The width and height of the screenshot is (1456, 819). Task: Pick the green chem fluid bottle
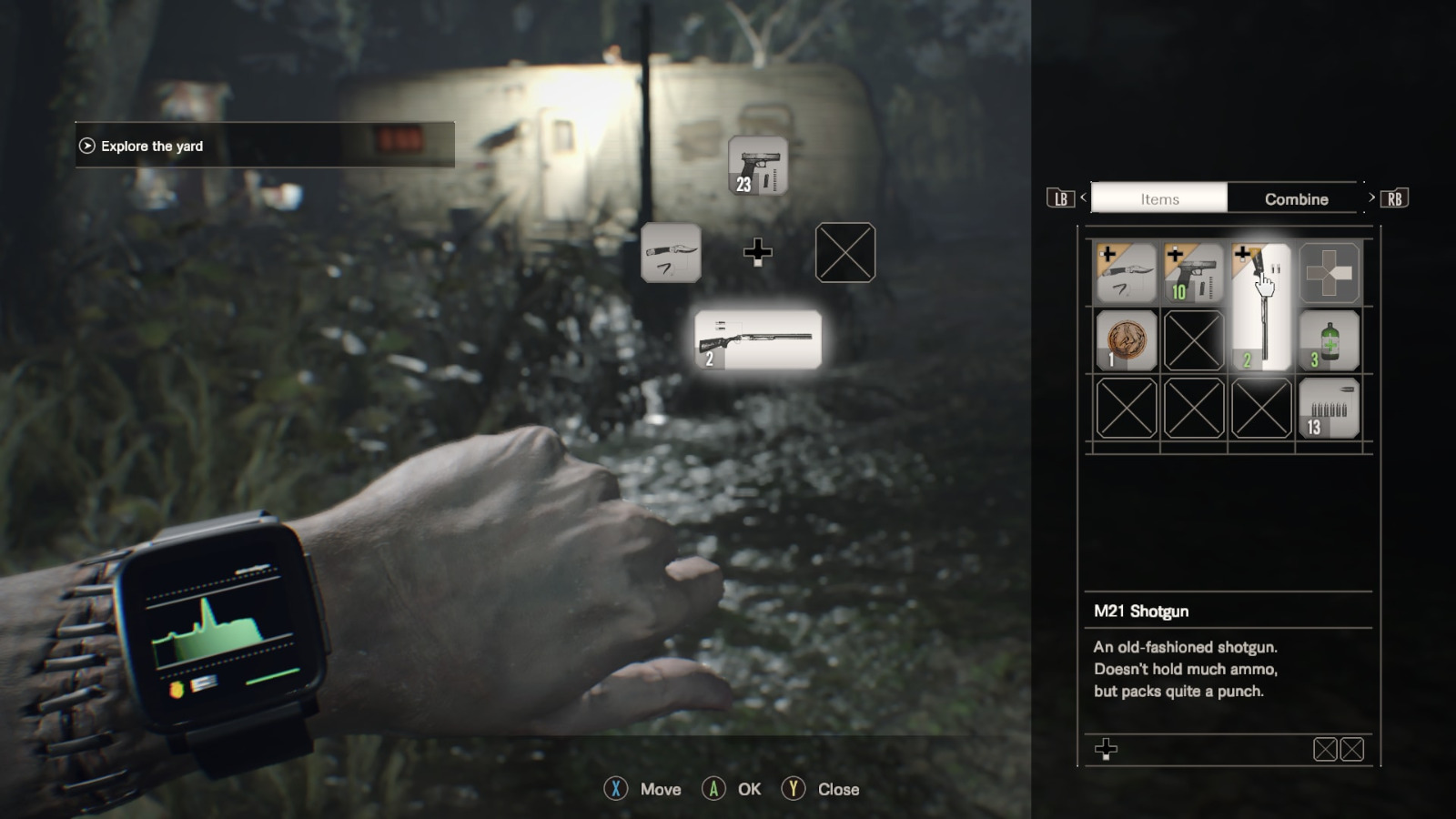pos(1329,340)
